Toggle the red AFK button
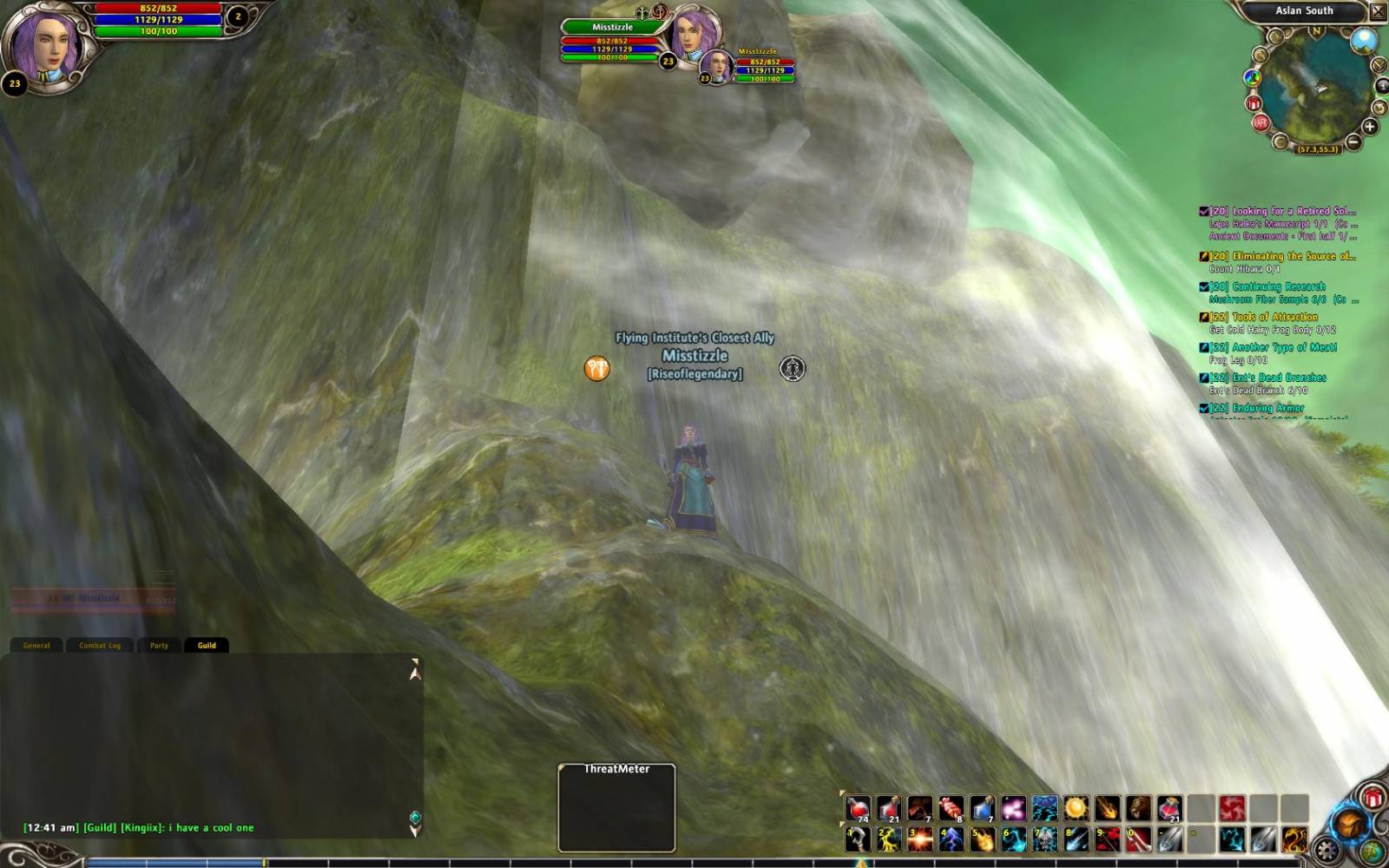The width and height of the screenshot is (1389, 868). 1261,122
